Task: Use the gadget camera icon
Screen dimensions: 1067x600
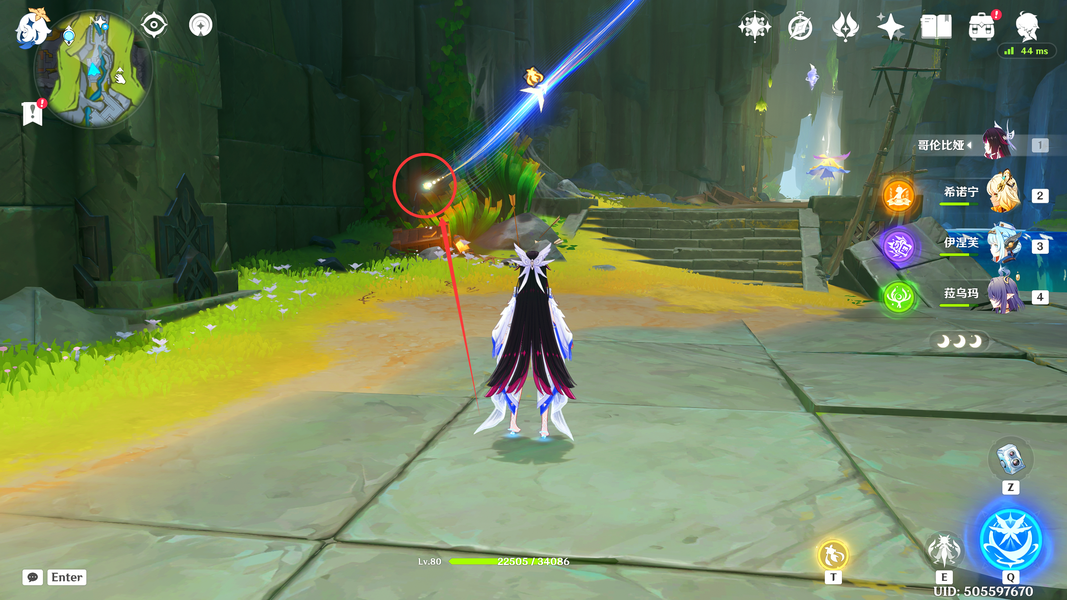Action: point(1010,460)
